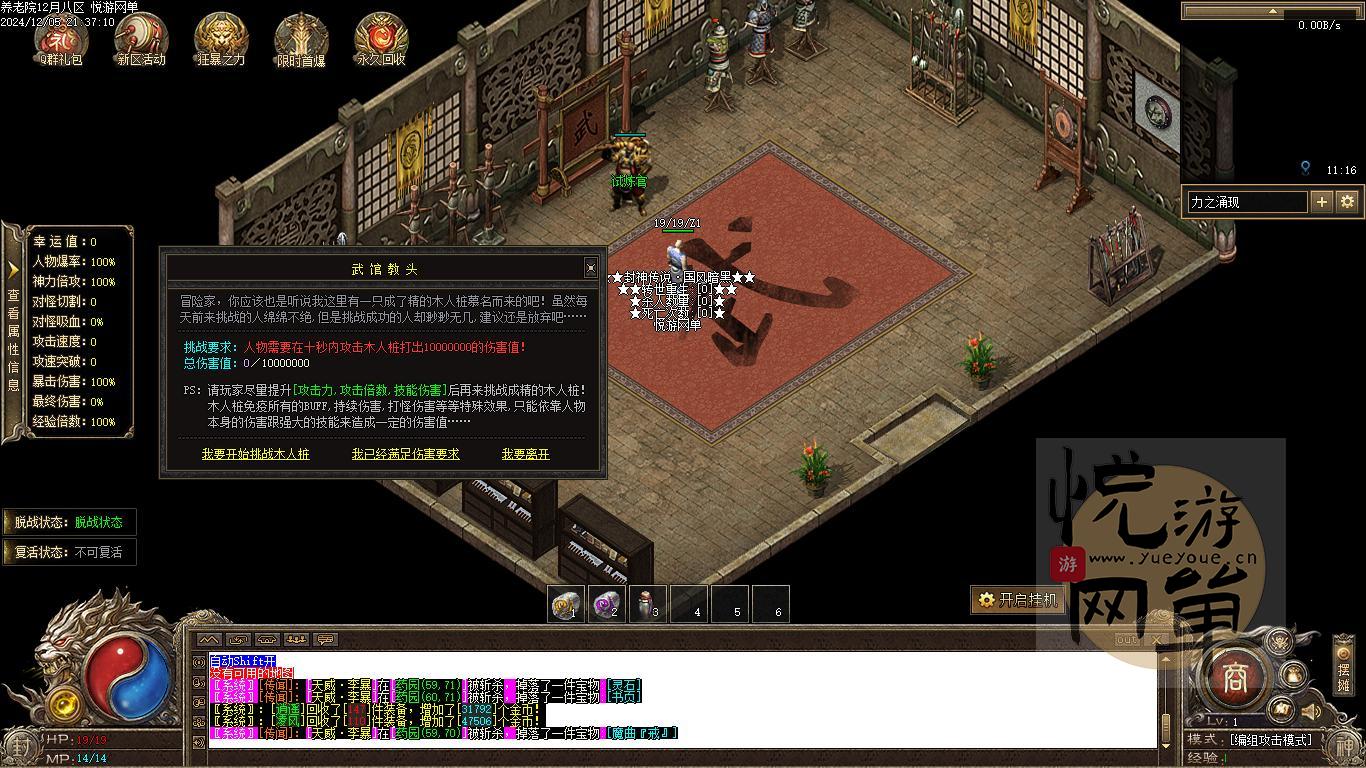Use the potion bottle in hotbar slot 3
The width and height of the screenshot is (1366, 768).
click(x=648, y=604)
